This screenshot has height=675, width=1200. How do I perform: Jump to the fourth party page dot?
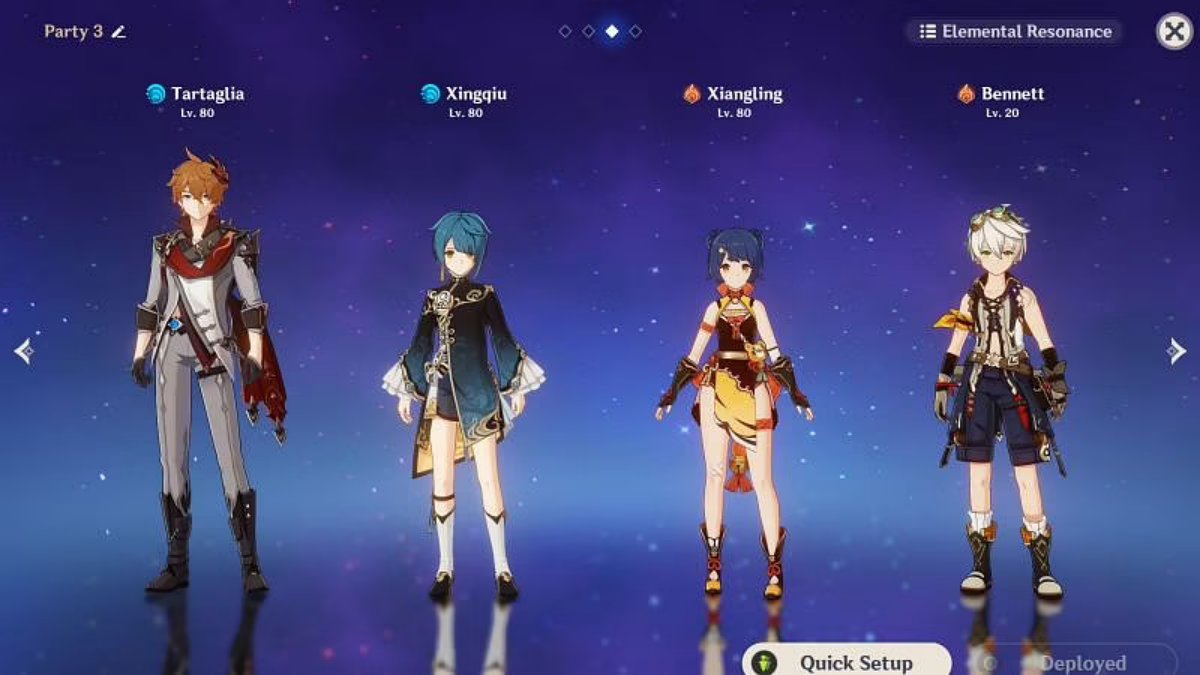click(x=635, y=32)
